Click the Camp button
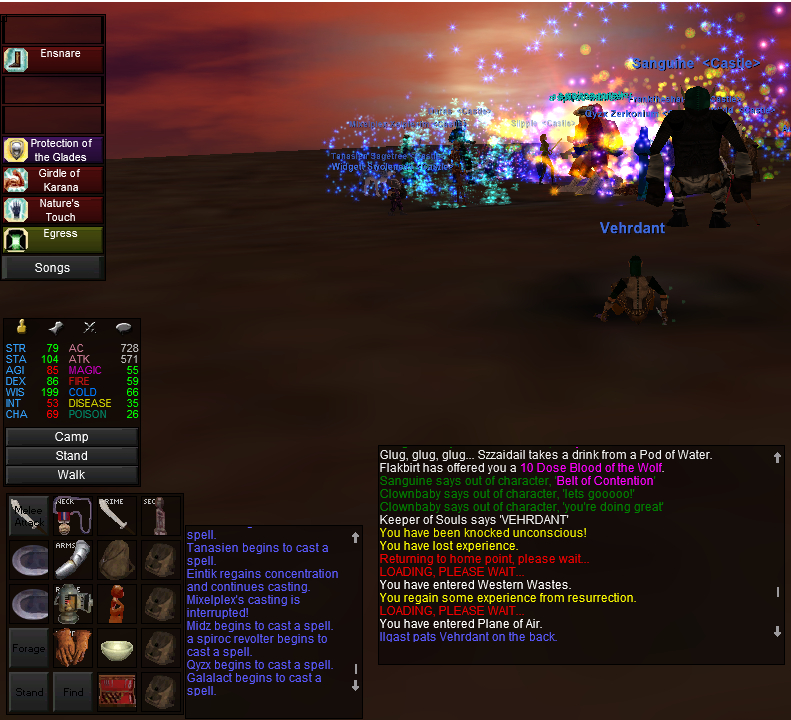This screenshot has width=791, height=720. 71,437
